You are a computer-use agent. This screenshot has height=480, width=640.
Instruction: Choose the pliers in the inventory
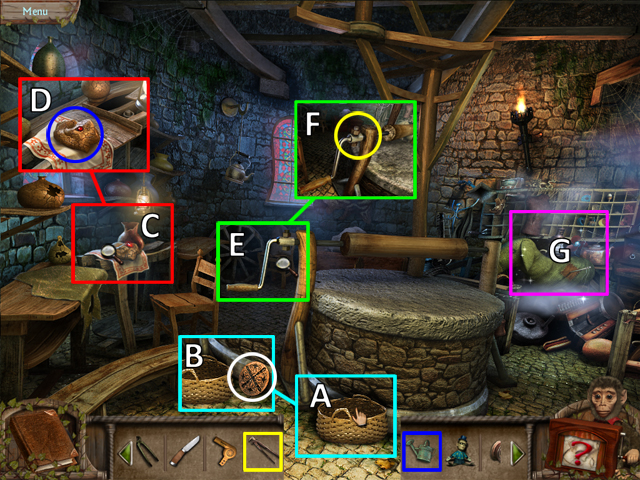(263, 450)
